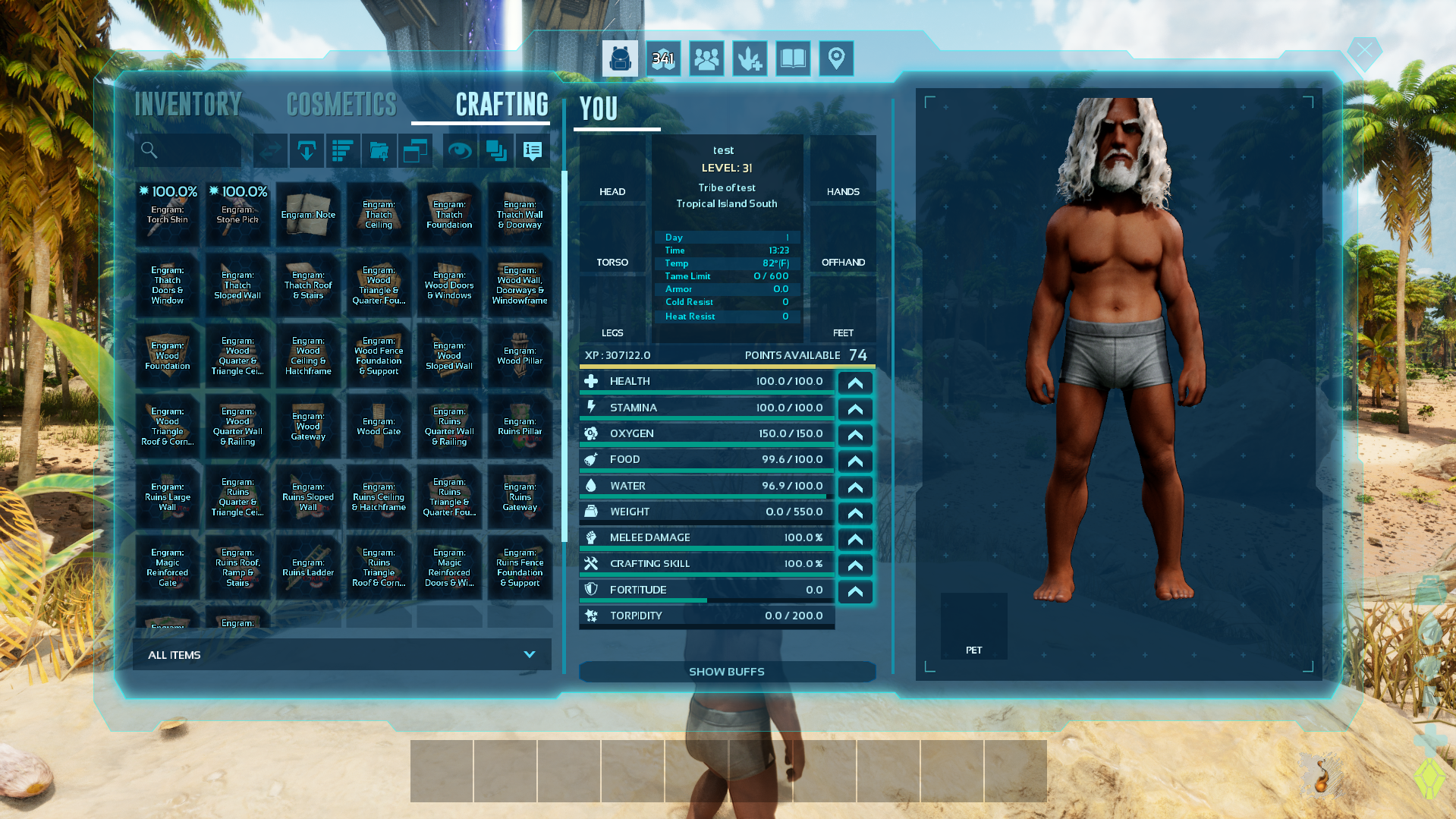Open the Cosmetics tab
Viewport: 1456px width, 819px height.
coord(341,105)
